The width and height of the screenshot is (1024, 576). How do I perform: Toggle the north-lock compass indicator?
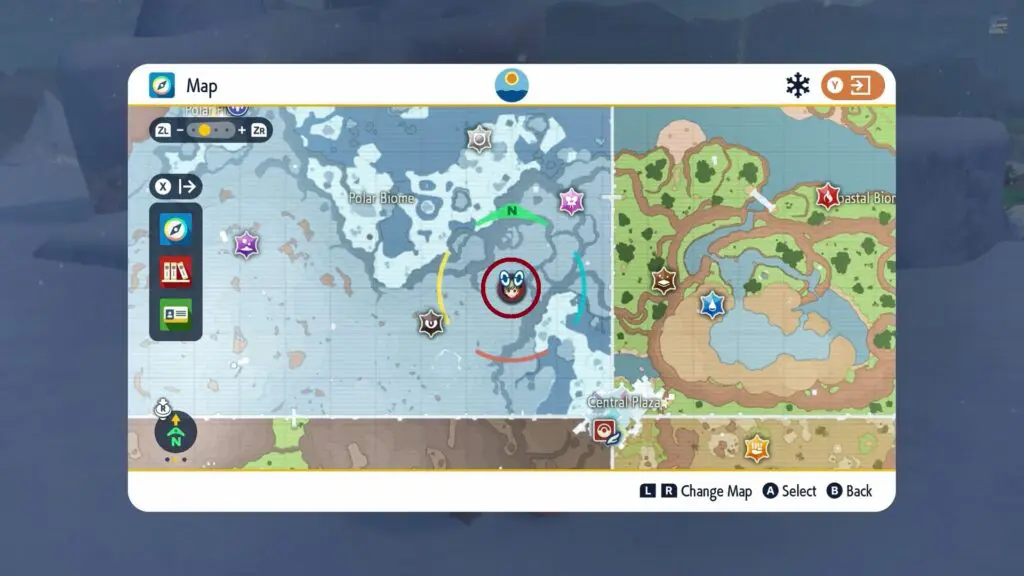pos(176,433)
